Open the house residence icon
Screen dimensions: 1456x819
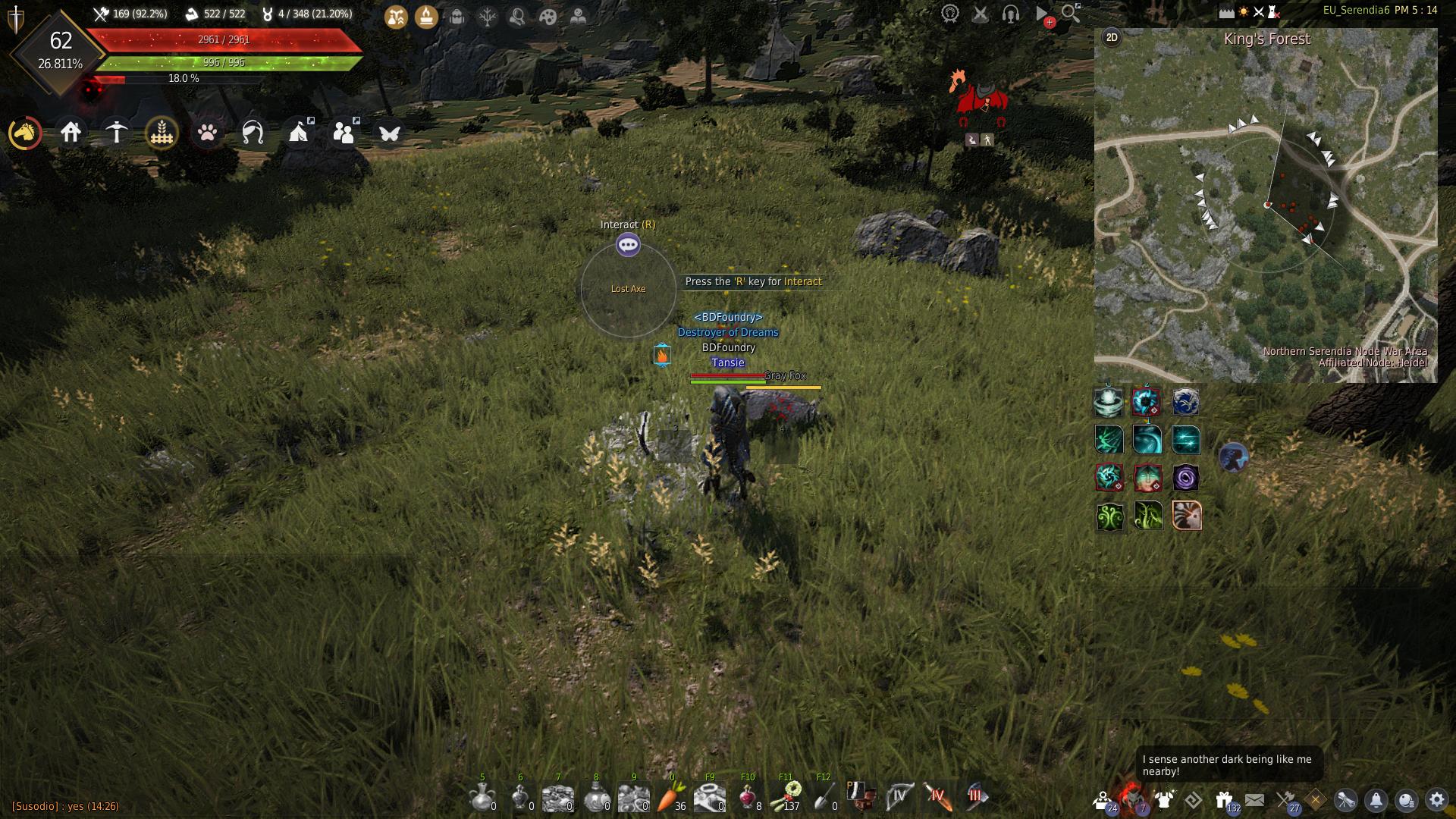71,133
